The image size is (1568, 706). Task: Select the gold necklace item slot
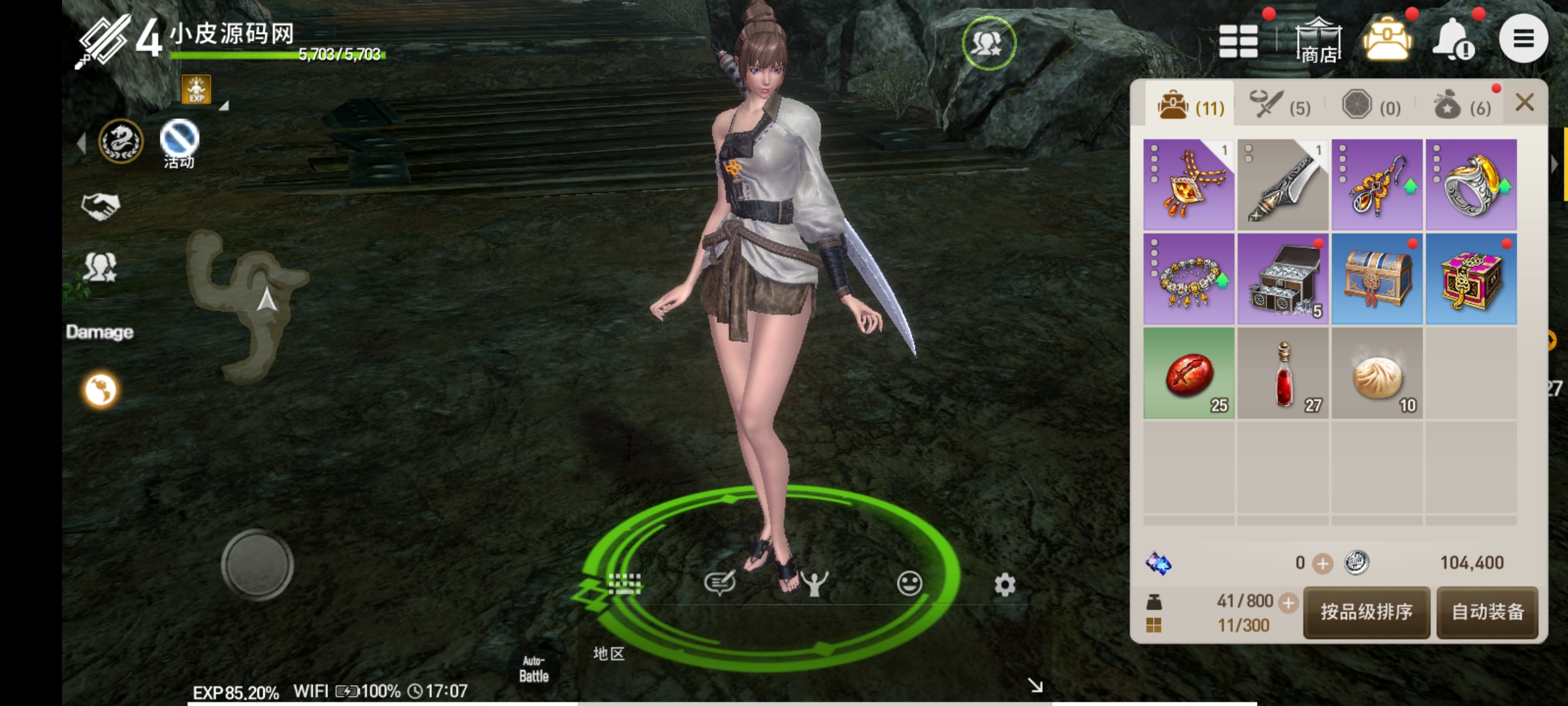(1188, 184)
